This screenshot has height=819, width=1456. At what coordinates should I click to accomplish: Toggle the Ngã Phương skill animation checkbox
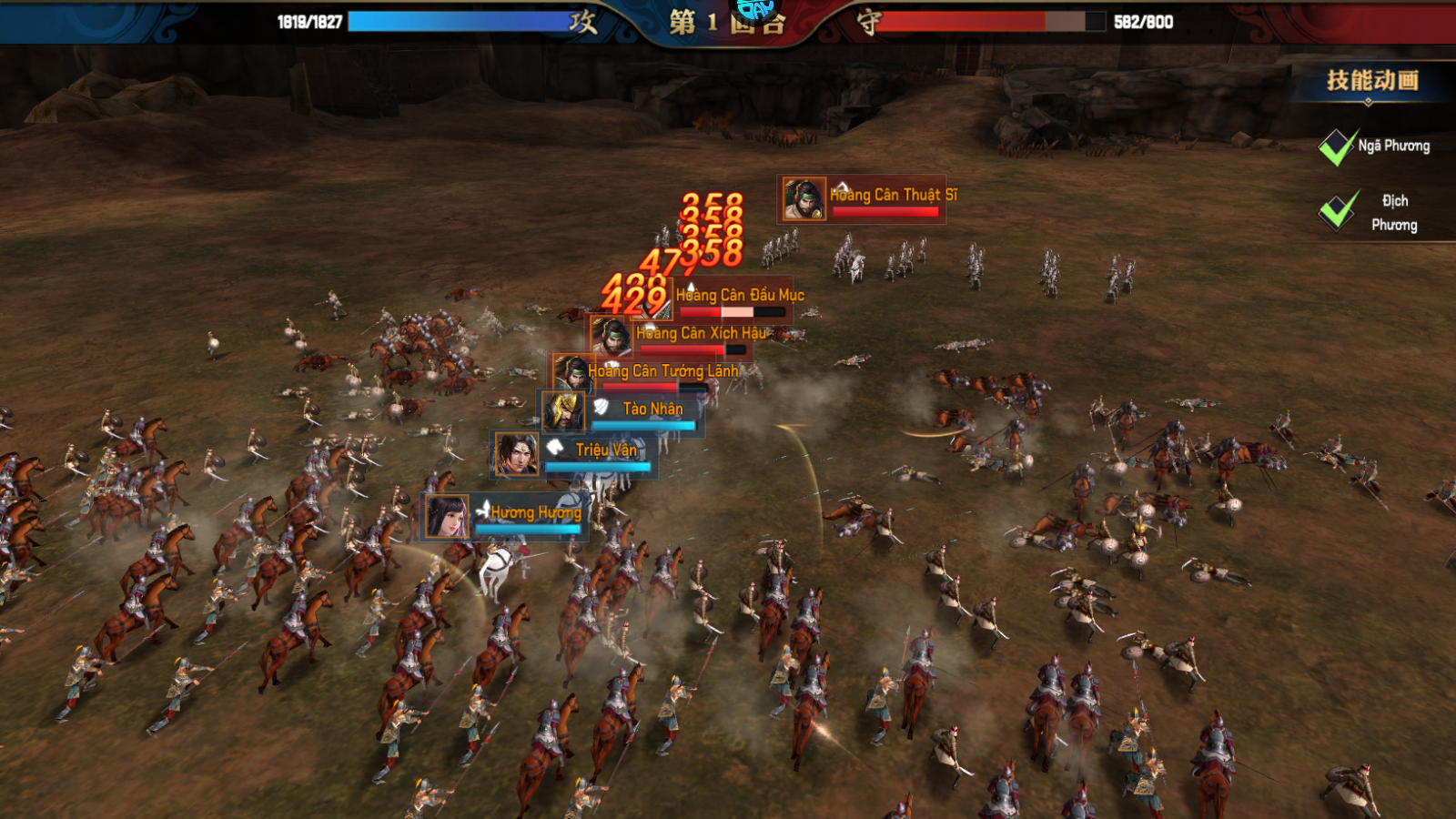click(x=1337, y=147)
